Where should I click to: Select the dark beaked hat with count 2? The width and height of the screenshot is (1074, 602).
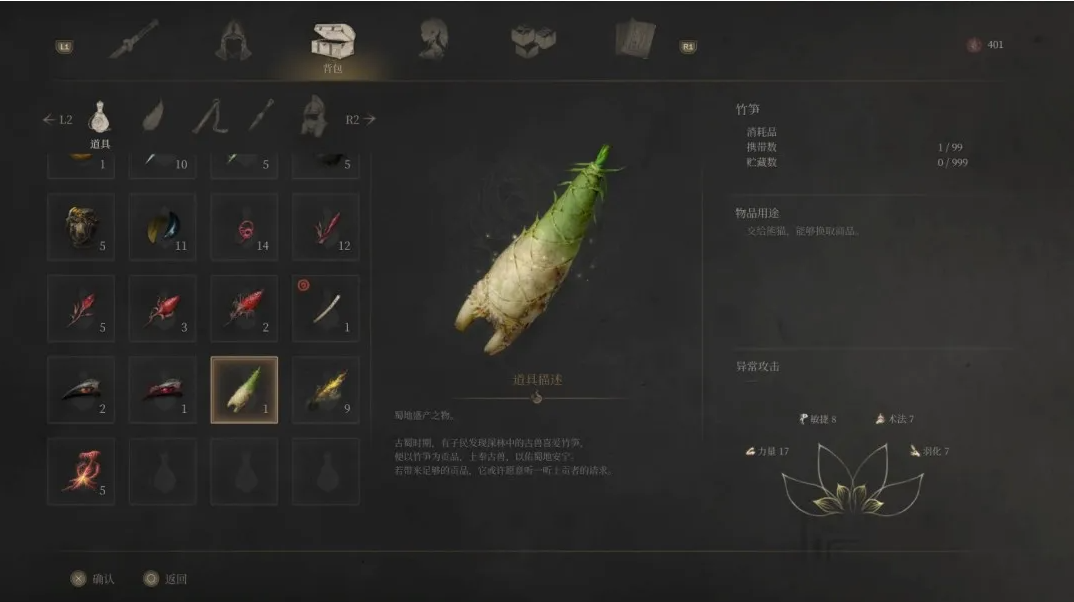coord(81,390)
